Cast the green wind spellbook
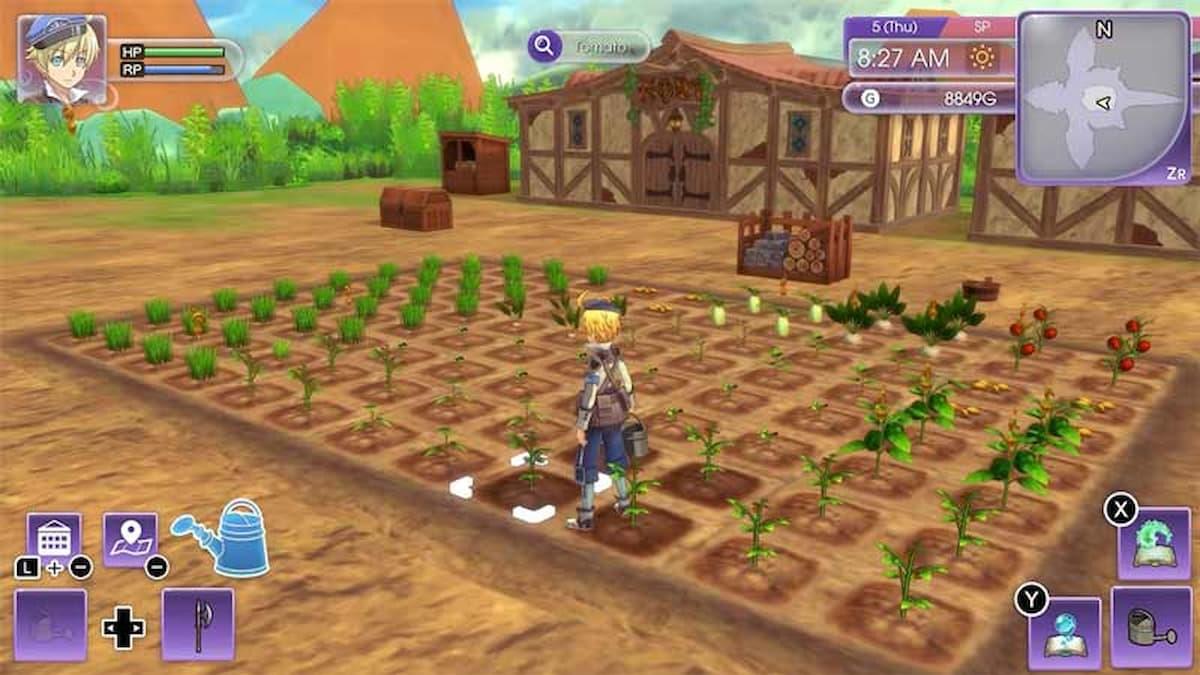Viewport: 1200px width, 675px height. tap(1153, 543)
